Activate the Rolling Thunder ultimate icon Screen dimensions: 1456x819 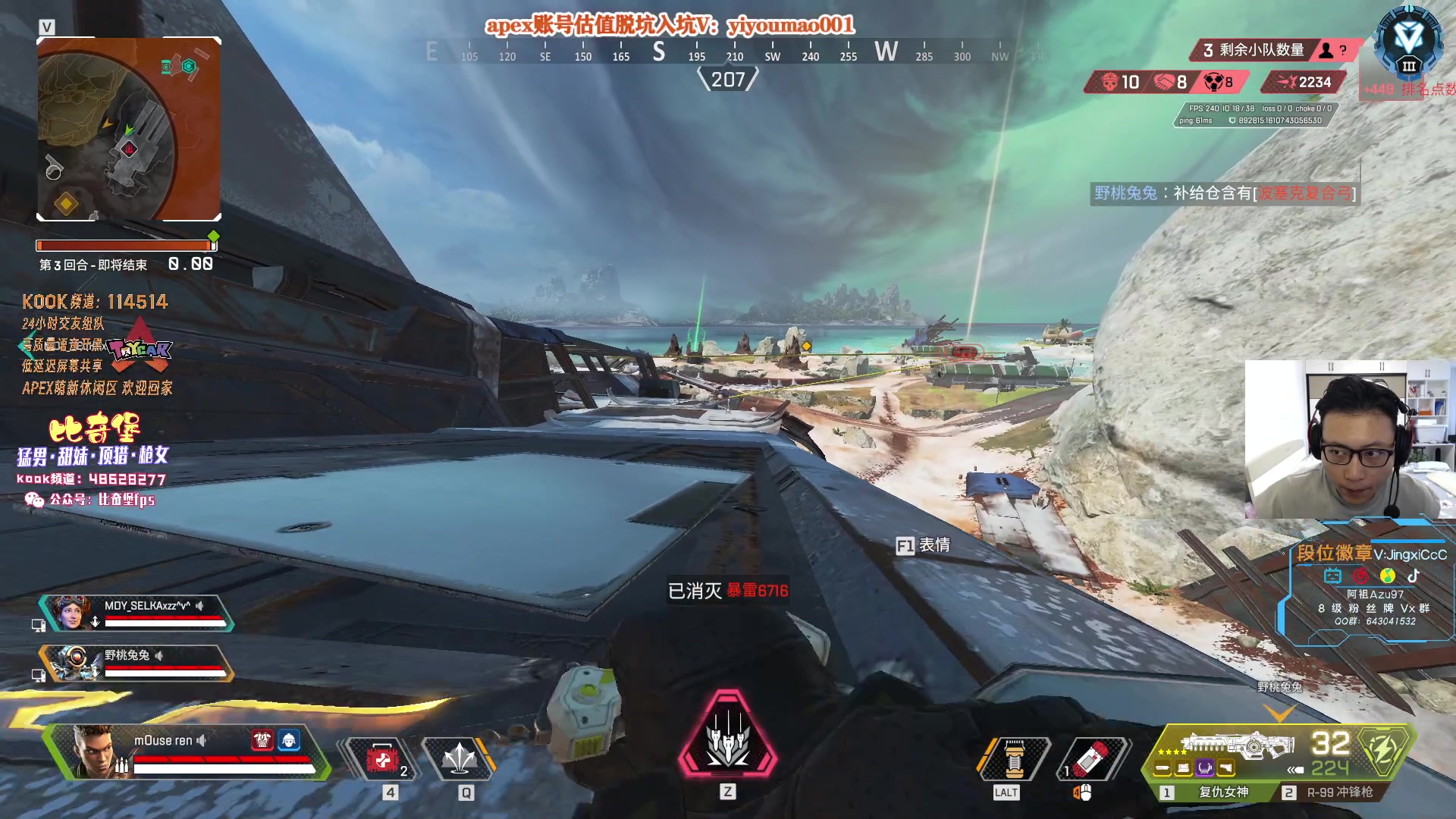[728, 734]
